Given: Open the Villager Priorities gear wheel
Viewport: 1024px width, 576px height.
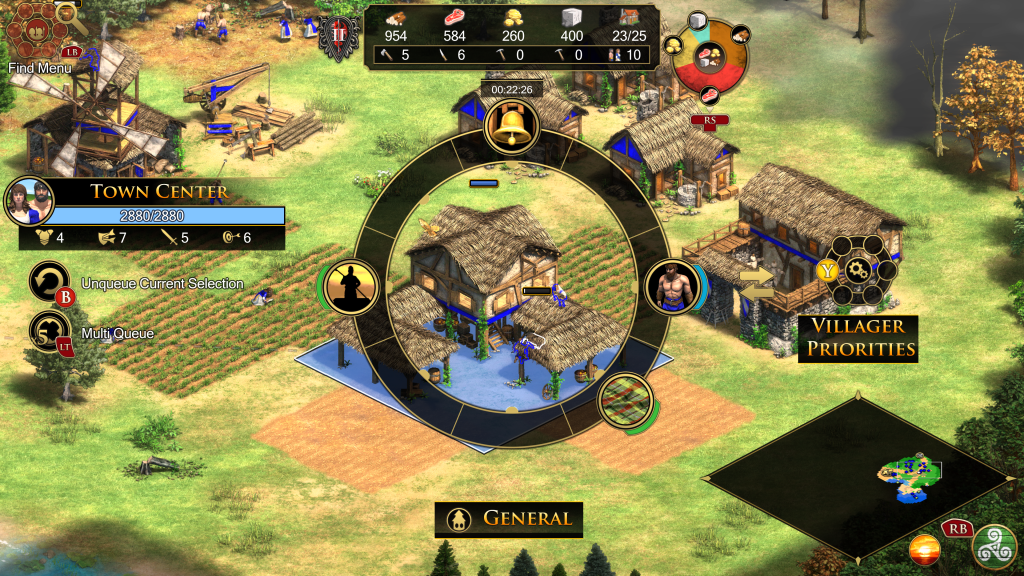Looking at the screenshot, I should [858, 270].
